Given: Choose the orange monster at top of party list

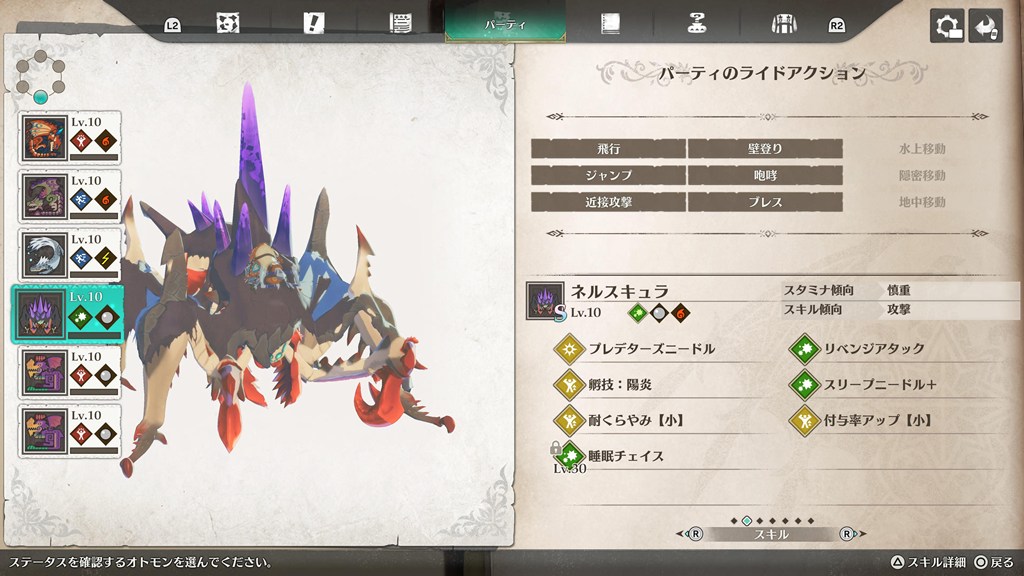Looking at the screenshot, I should pos(70,138).
